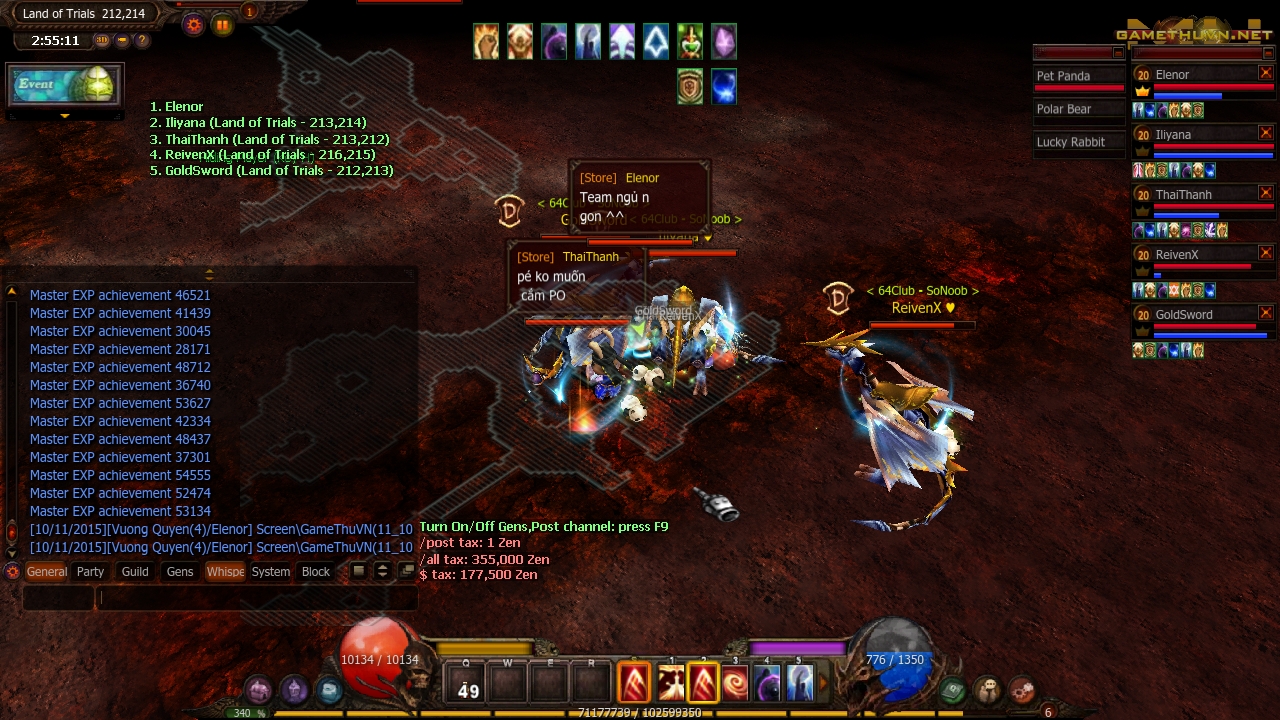Viewport: 1280px width, 720px height.
Task: Click the experience bar at the bottom
Action: click(x=640, y=715)
